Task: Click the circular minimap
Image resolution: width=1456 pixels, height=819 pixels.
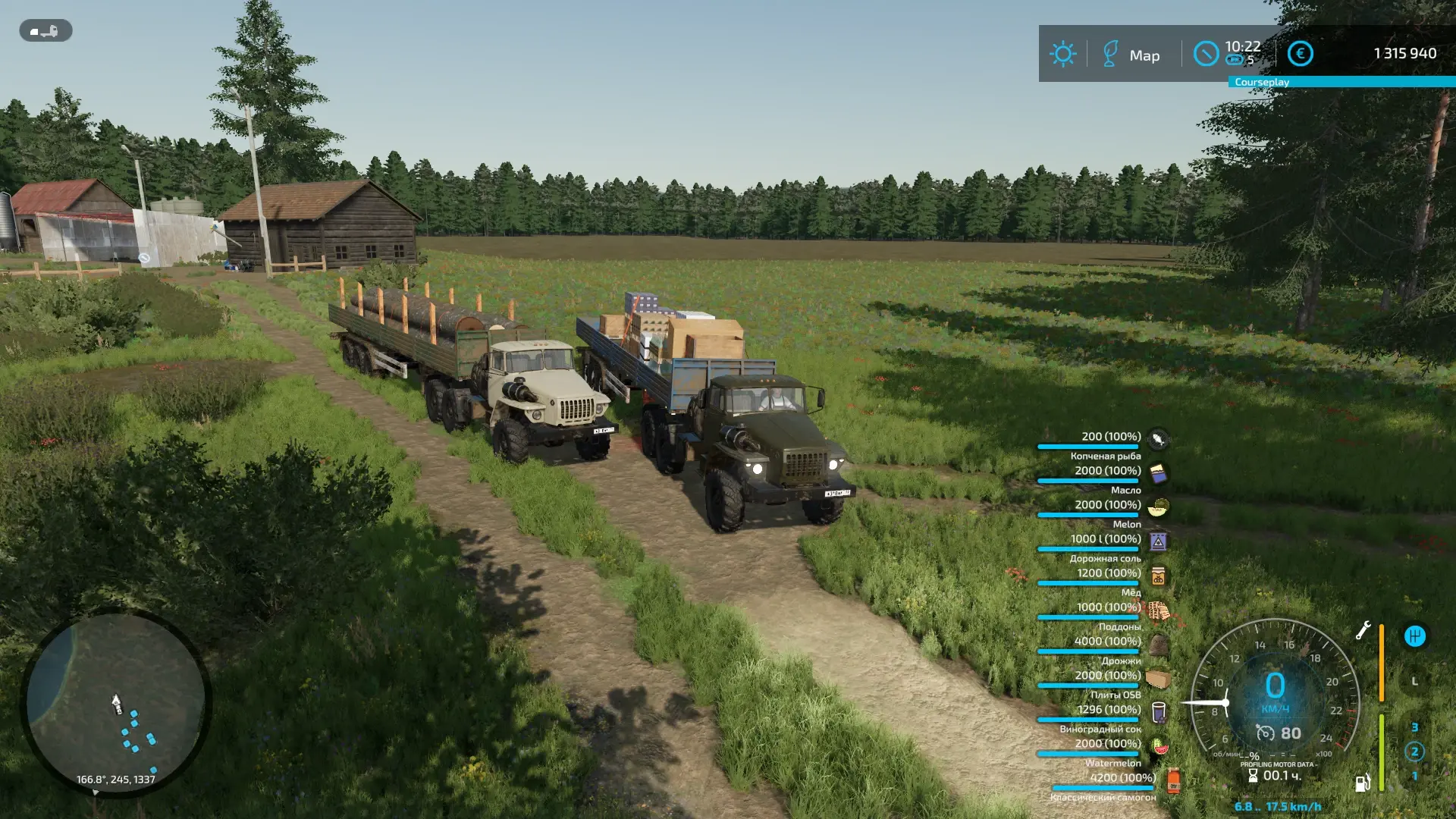Action: [115, 702]
